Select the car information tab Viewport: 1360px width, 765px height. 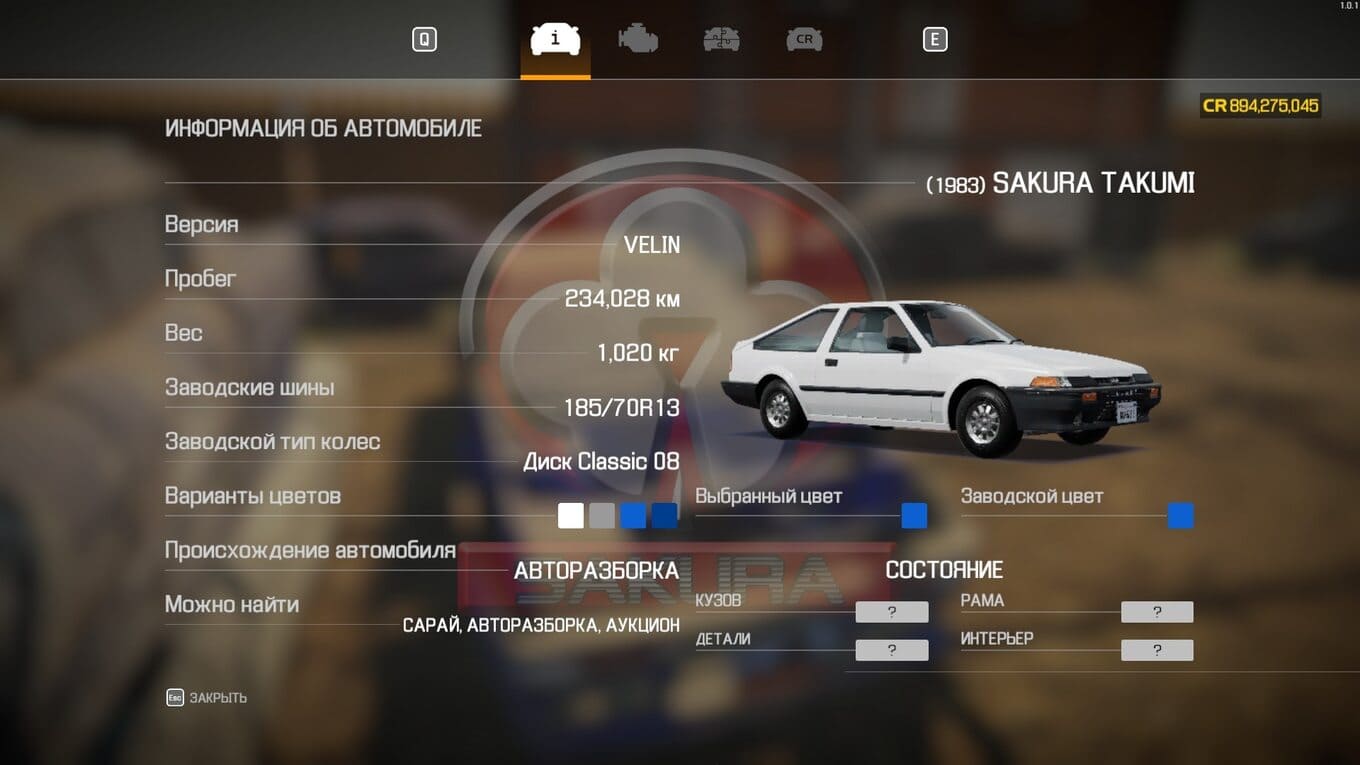(x=555, y=40)
